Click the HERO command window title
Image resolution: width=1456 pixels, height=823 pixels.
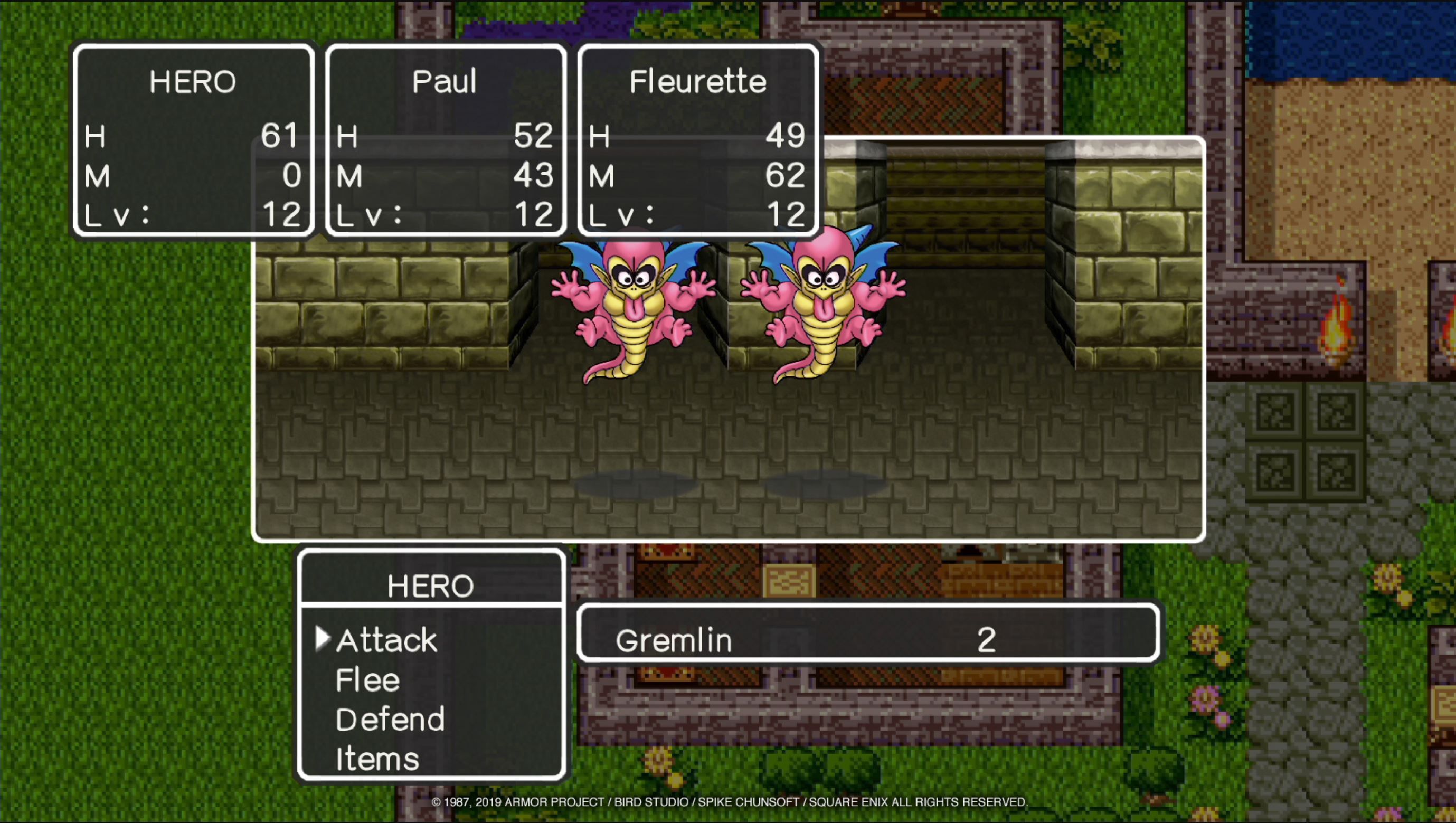(x=431, y=585)
